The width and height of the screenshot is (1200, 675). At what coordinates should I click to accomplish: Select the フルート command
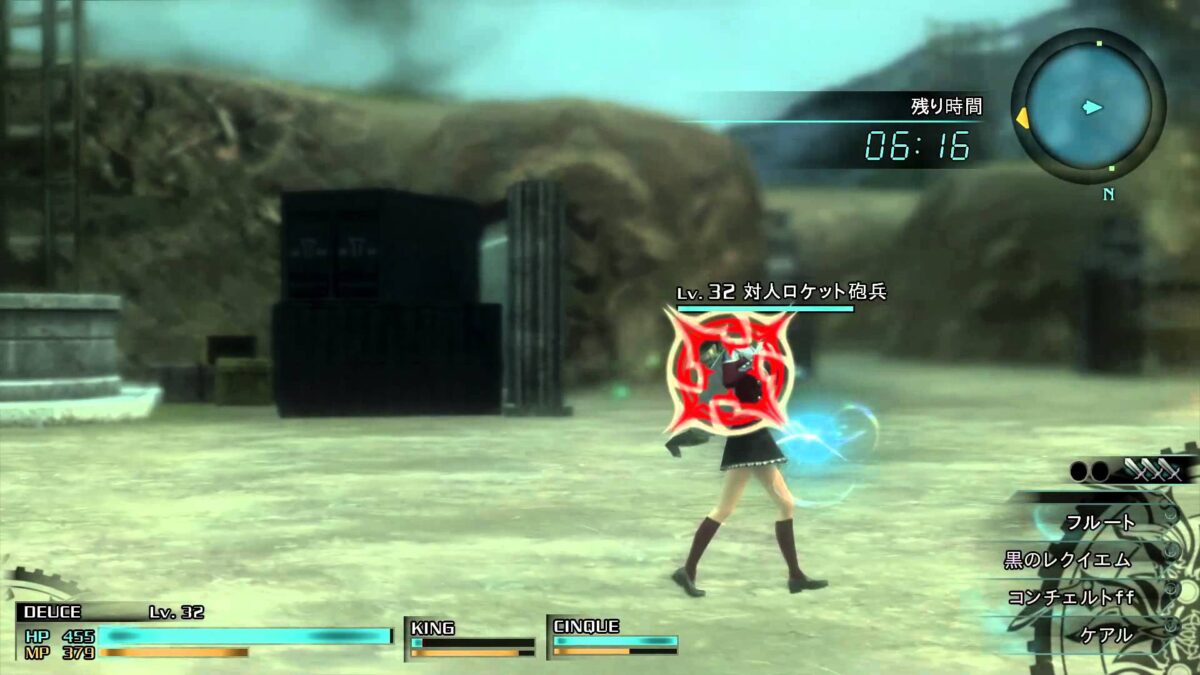[x=1100, y=521]
